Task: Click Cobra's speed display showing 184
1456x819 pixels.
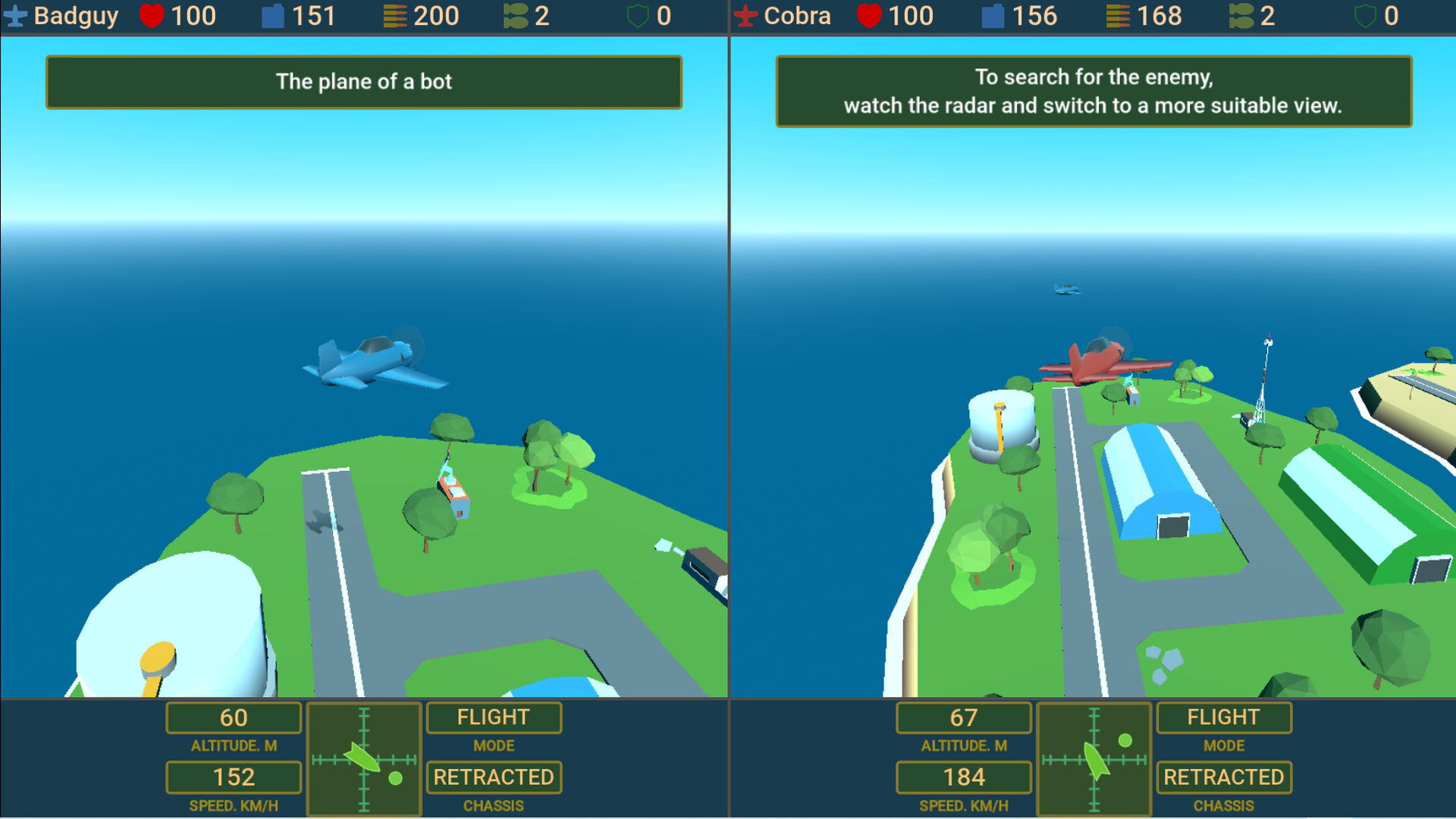Action: (964, 777)
